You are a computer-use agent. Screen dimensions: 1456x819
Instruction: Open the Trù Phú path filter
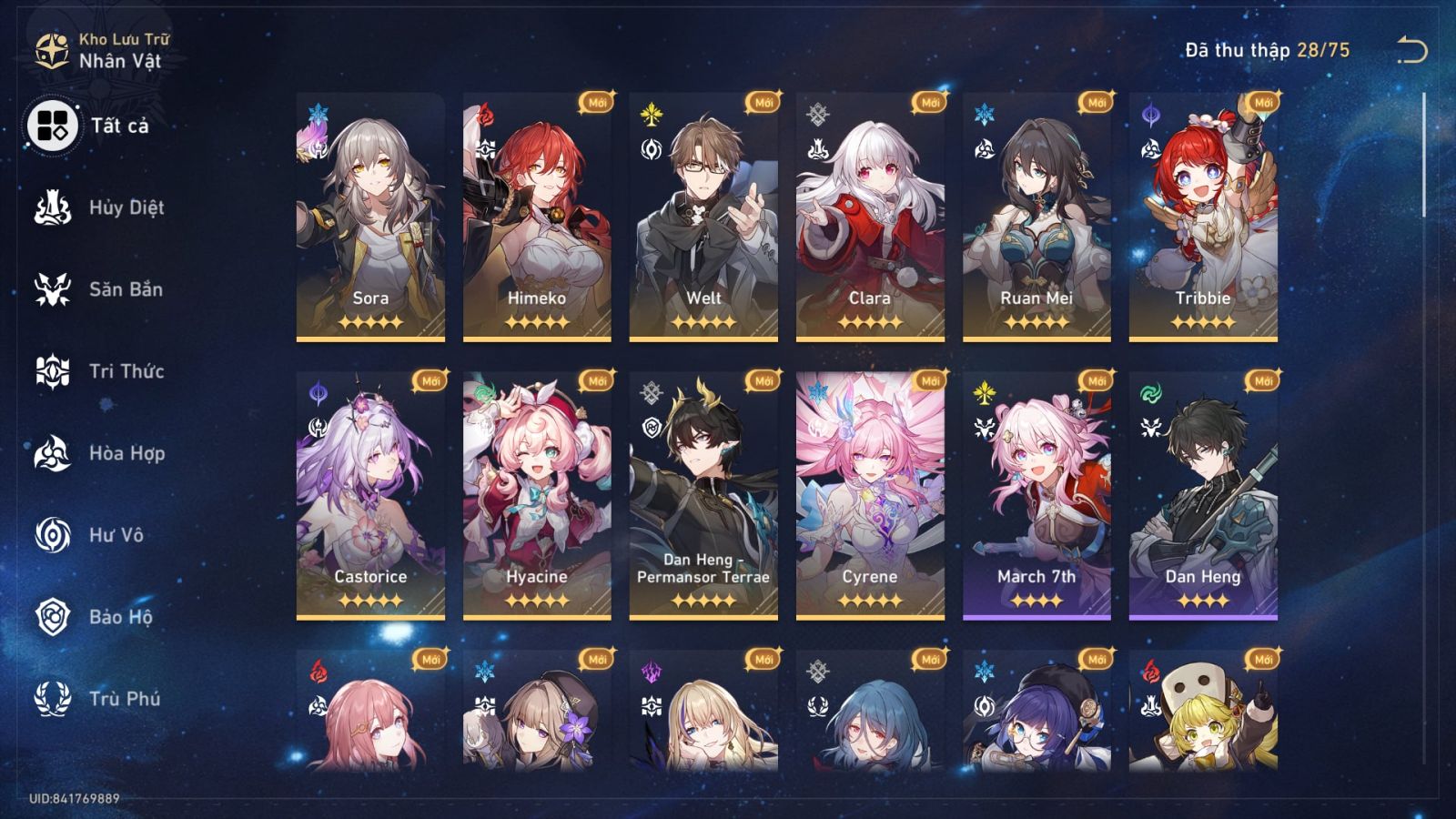(x=55, y=699)
